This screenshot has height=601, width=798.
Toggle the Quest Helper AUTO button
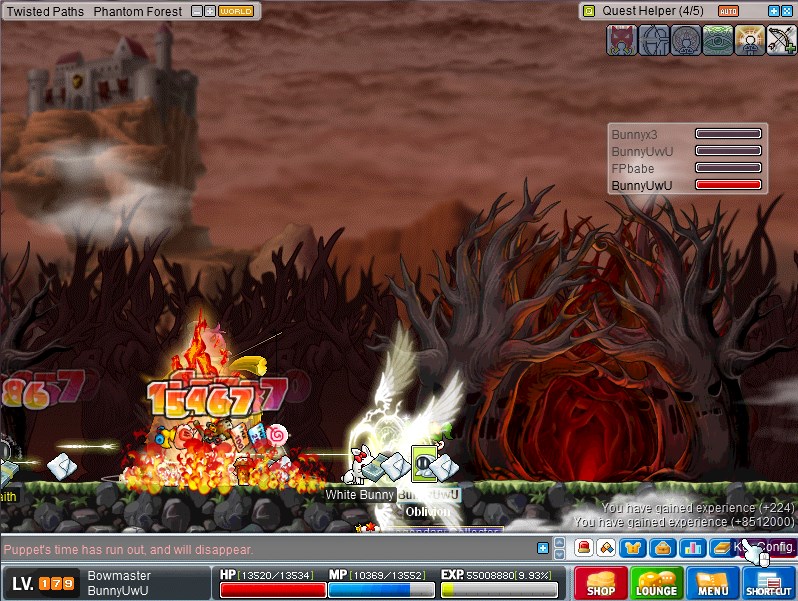728,11
